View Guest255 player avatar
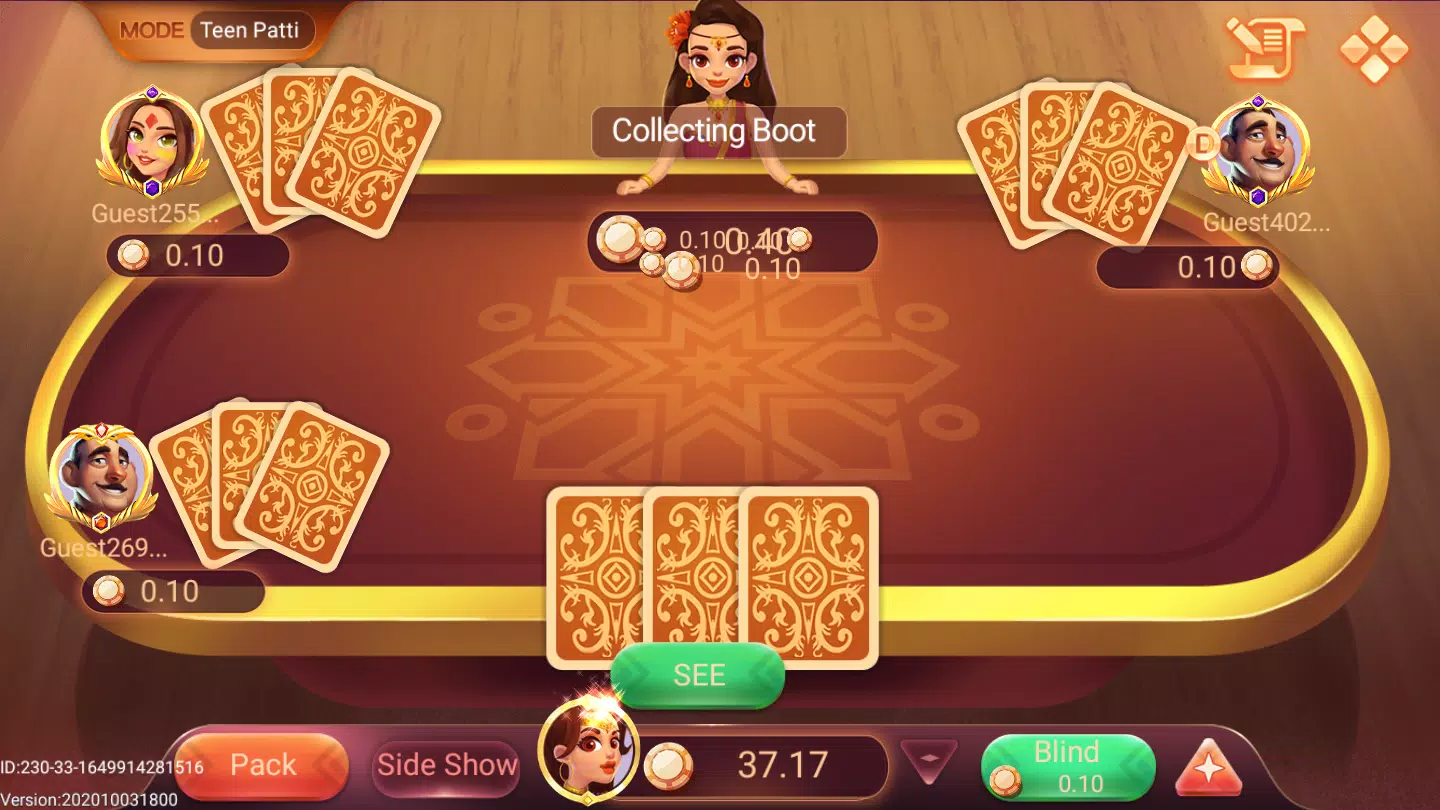This screenshot has height=810, width=1440. pos(152,142)
